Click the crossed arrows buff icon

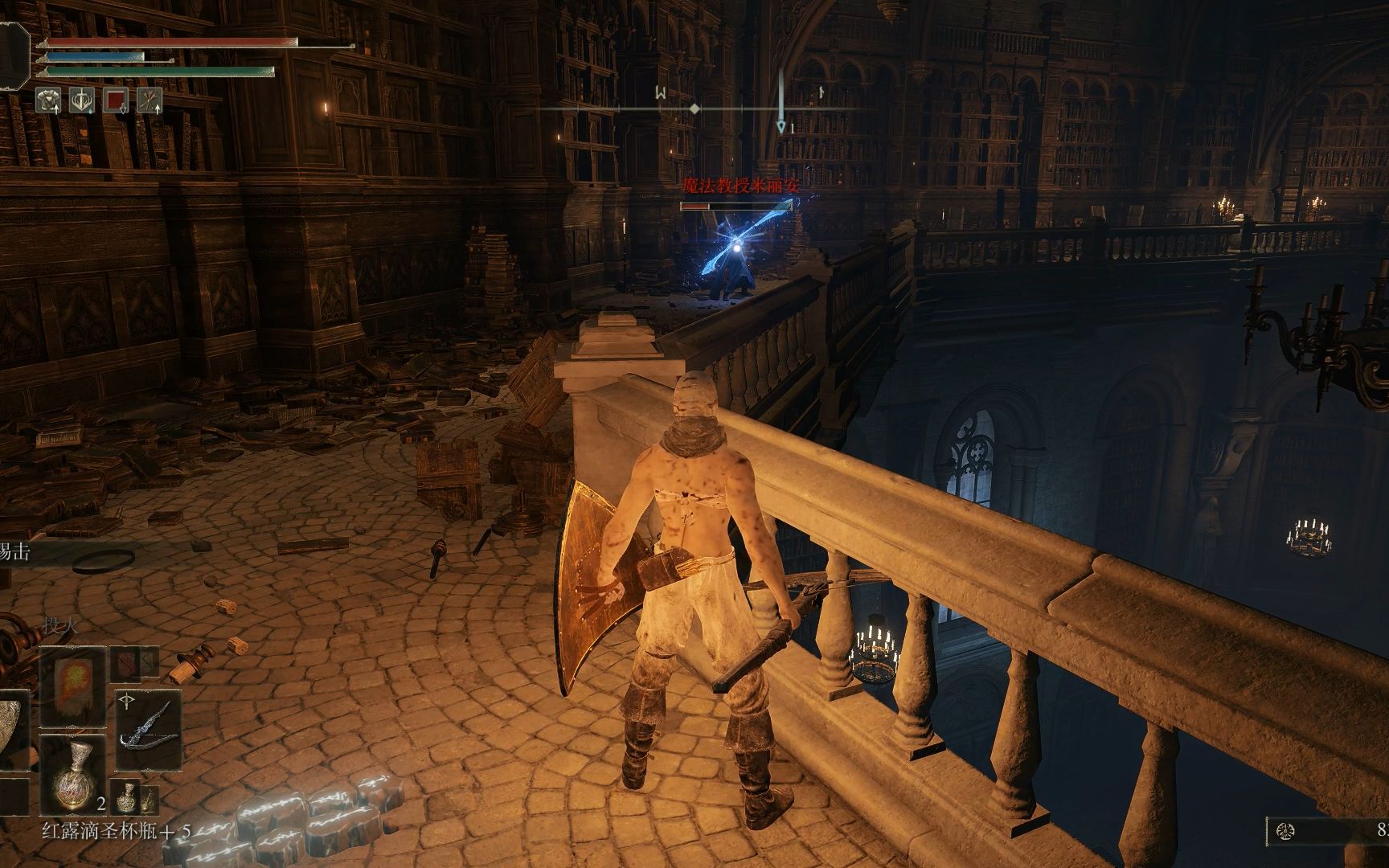click(150, 100)
